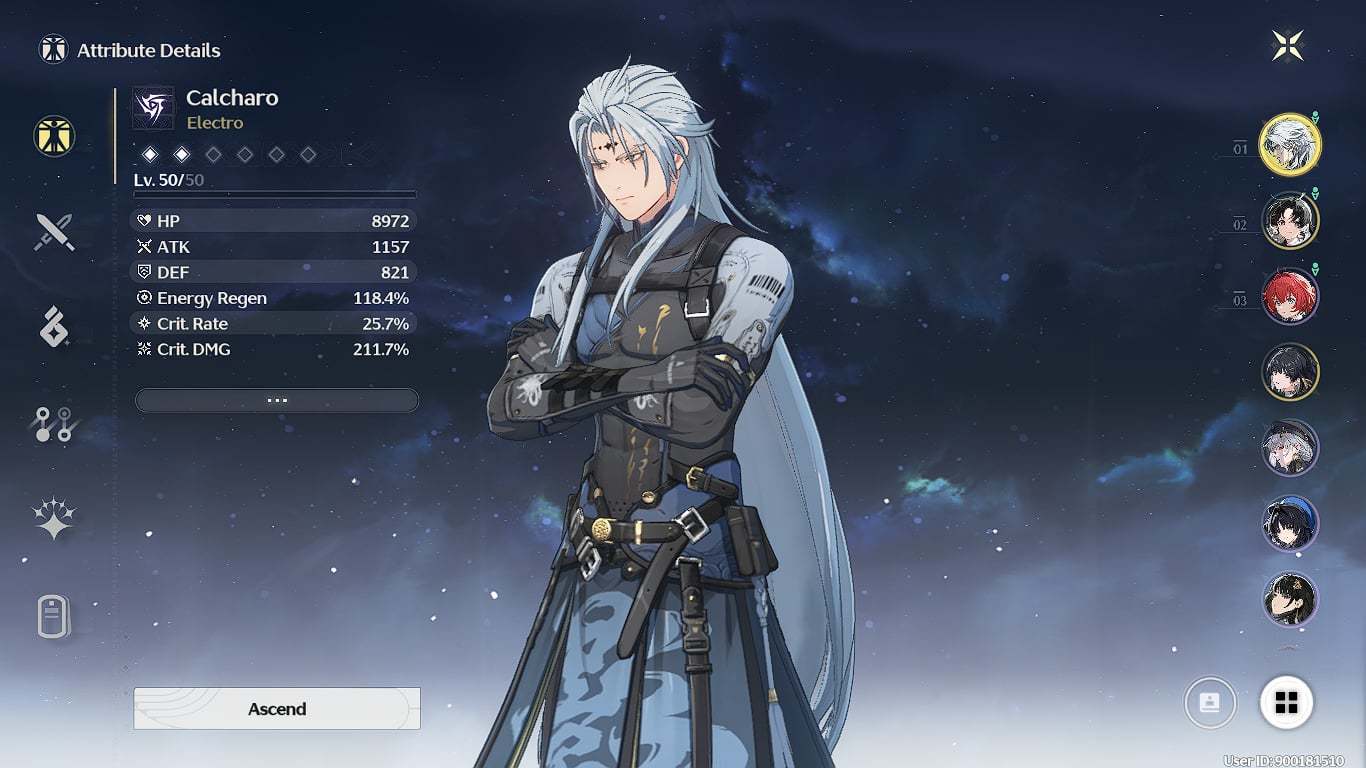1366x768 pixels.
Task: Switch to the Echoes tab below the swords icon
Action: pyautogui.click(x=54, y=327)
